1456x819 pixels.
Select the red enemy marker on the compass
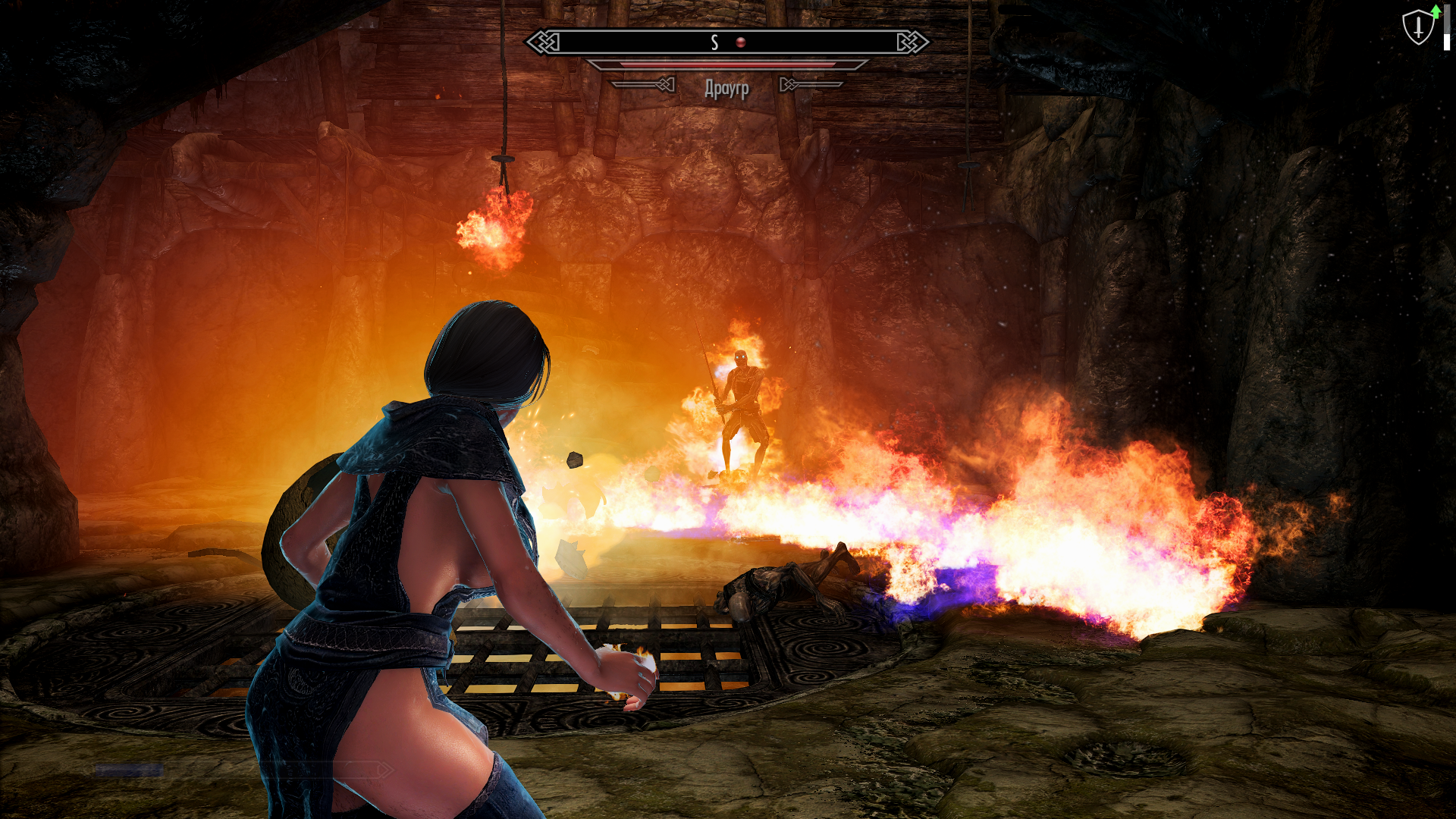pyautogui.click(x=741, y=42)
